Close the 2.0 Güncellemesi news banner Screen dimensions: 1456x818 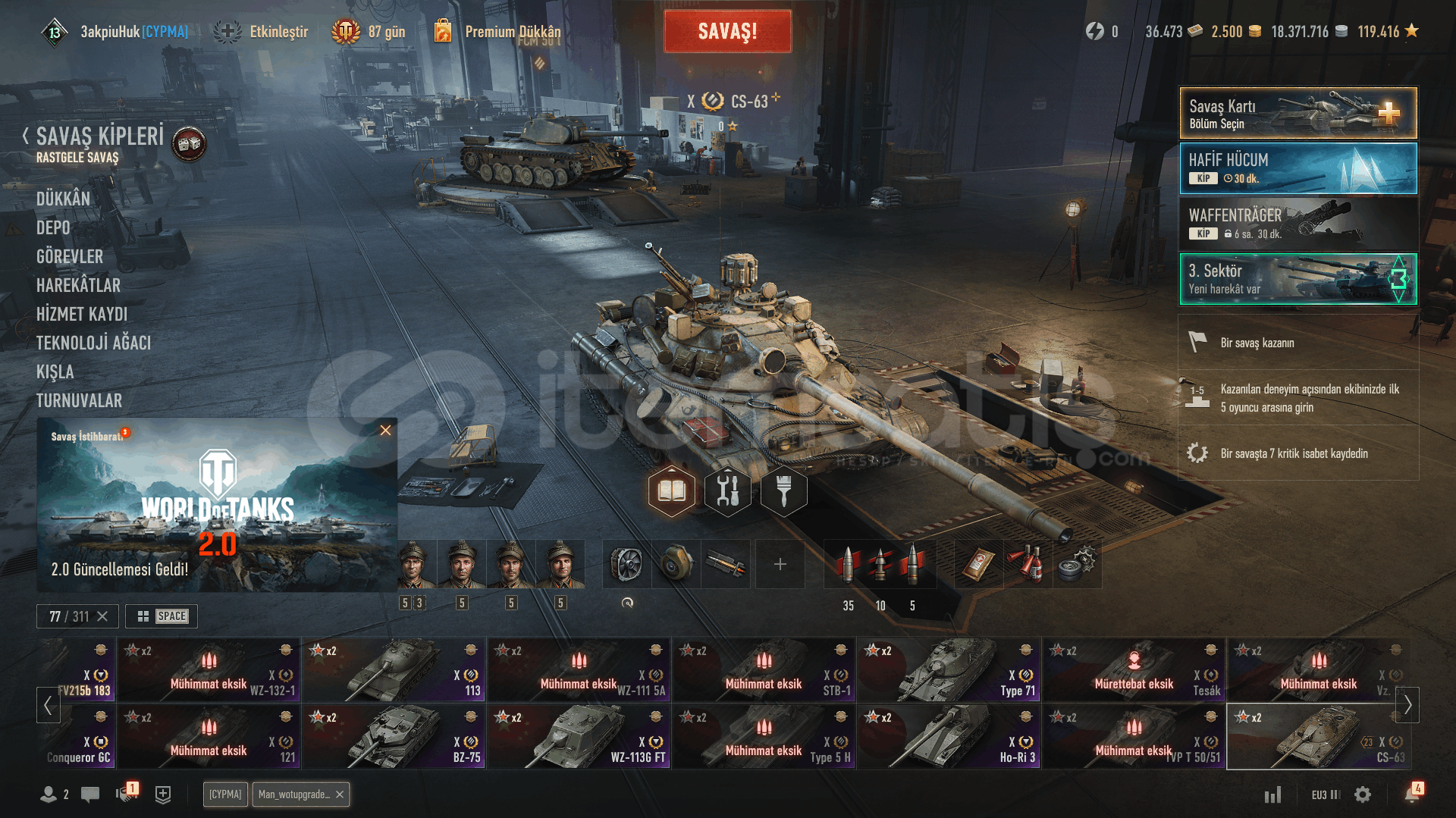click(x=385, y=431)
